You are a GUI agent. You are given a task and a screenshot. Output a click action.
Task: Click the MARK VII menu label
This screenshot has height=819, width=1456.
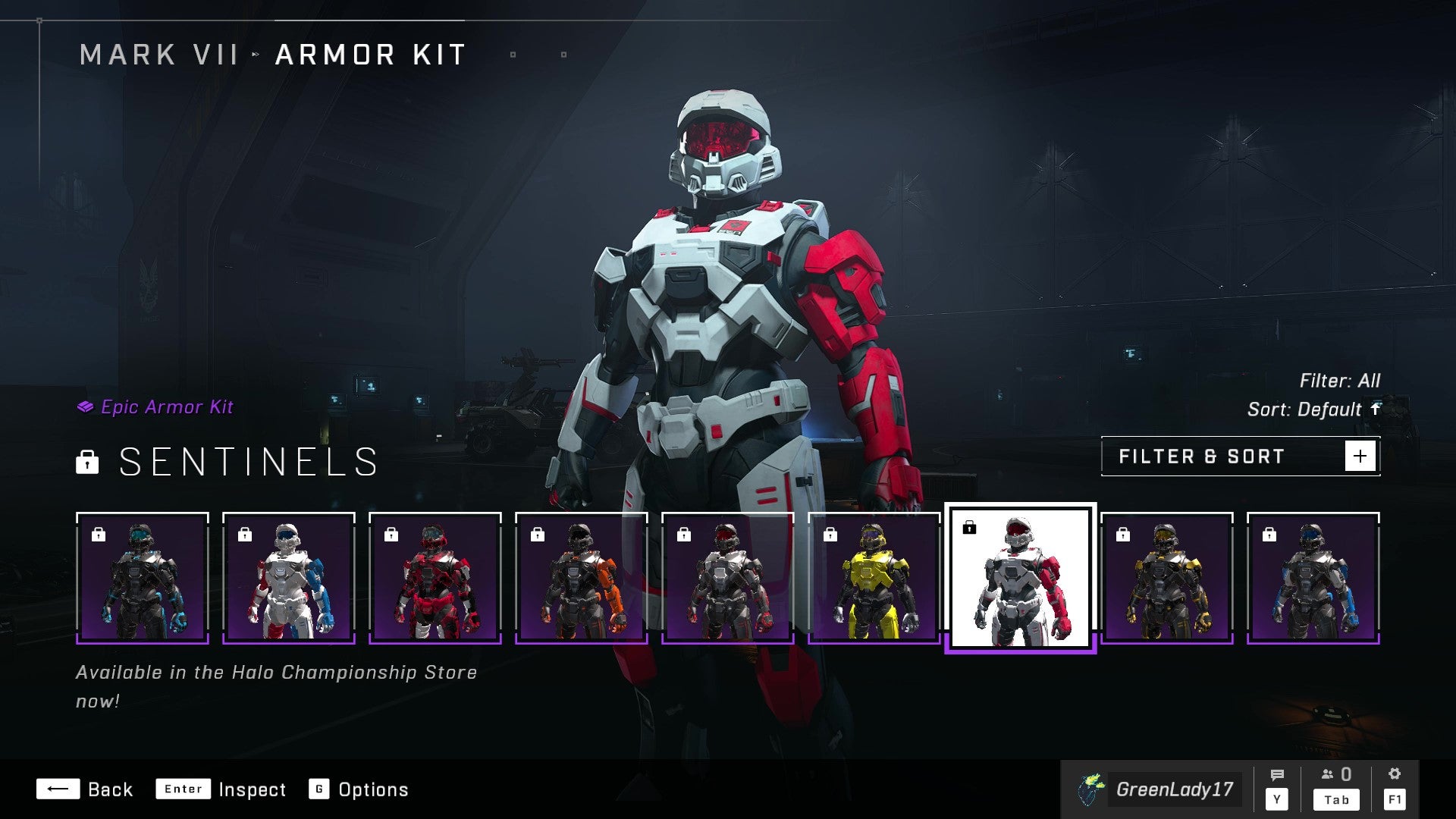coord(159,54)
